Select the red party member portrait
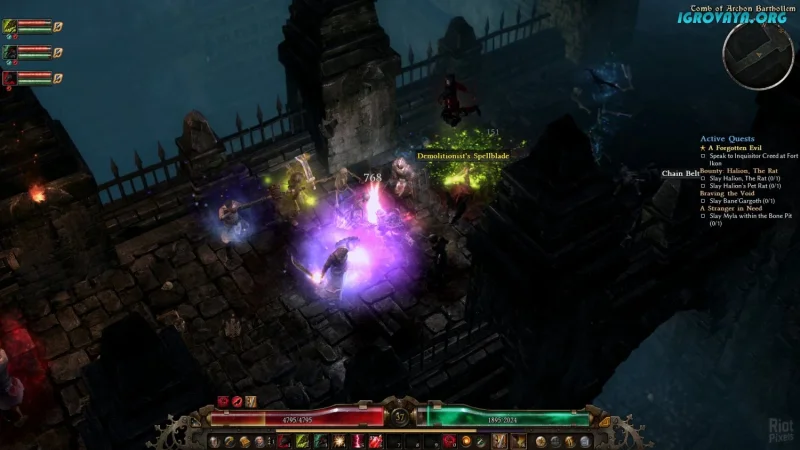The image size is (800, 450). [10, 77]
